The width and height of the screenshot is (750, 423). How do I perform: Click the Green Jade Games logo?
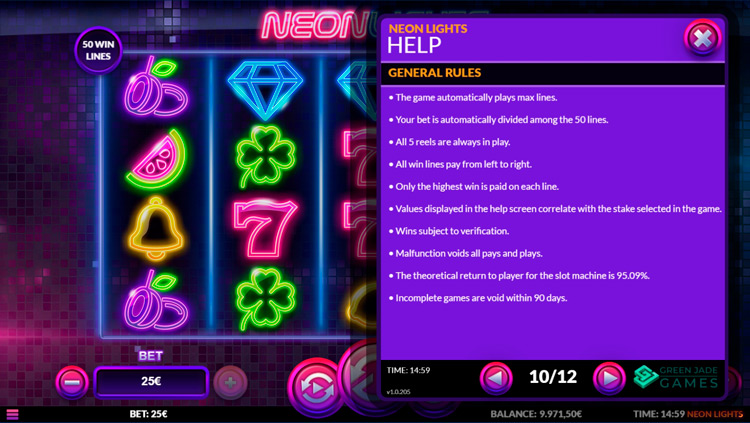676,377
